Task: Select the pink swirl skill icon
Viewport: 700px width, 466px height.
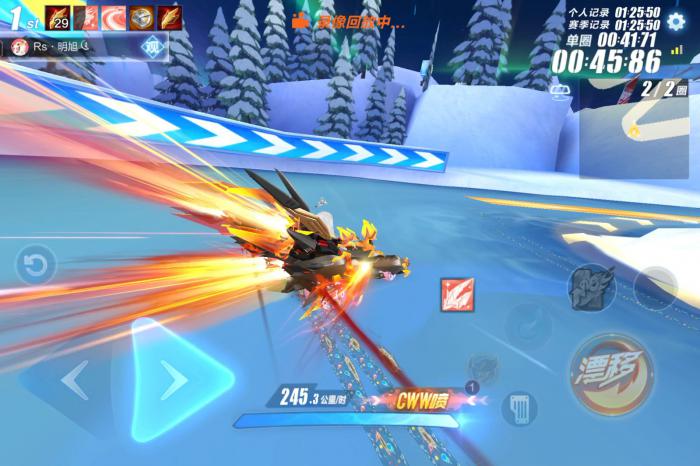Action: point(113,17)
